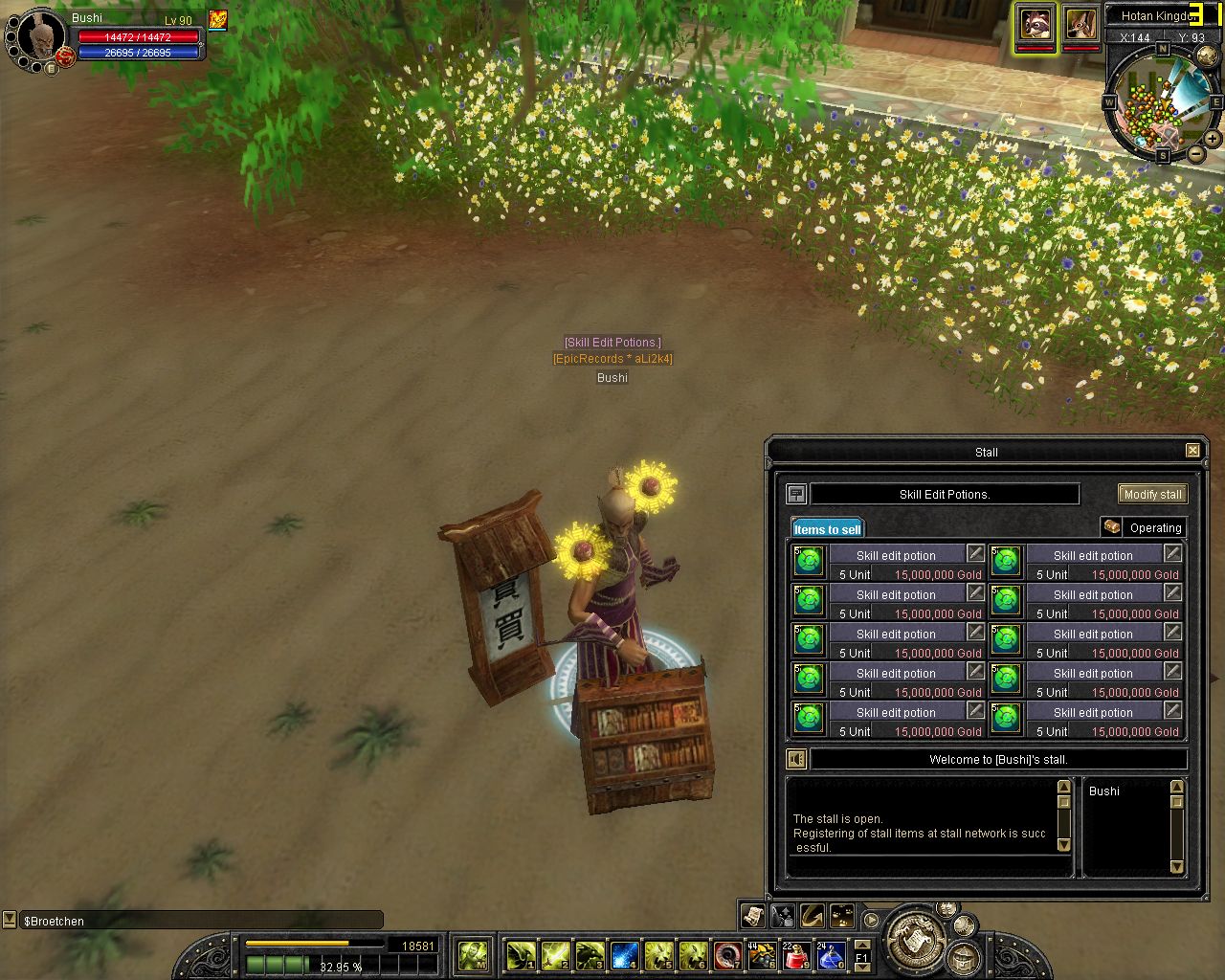Screen dimensions: 1225x980
Task: Switch hotbar page with the up arrow
Action: (861, 945)
